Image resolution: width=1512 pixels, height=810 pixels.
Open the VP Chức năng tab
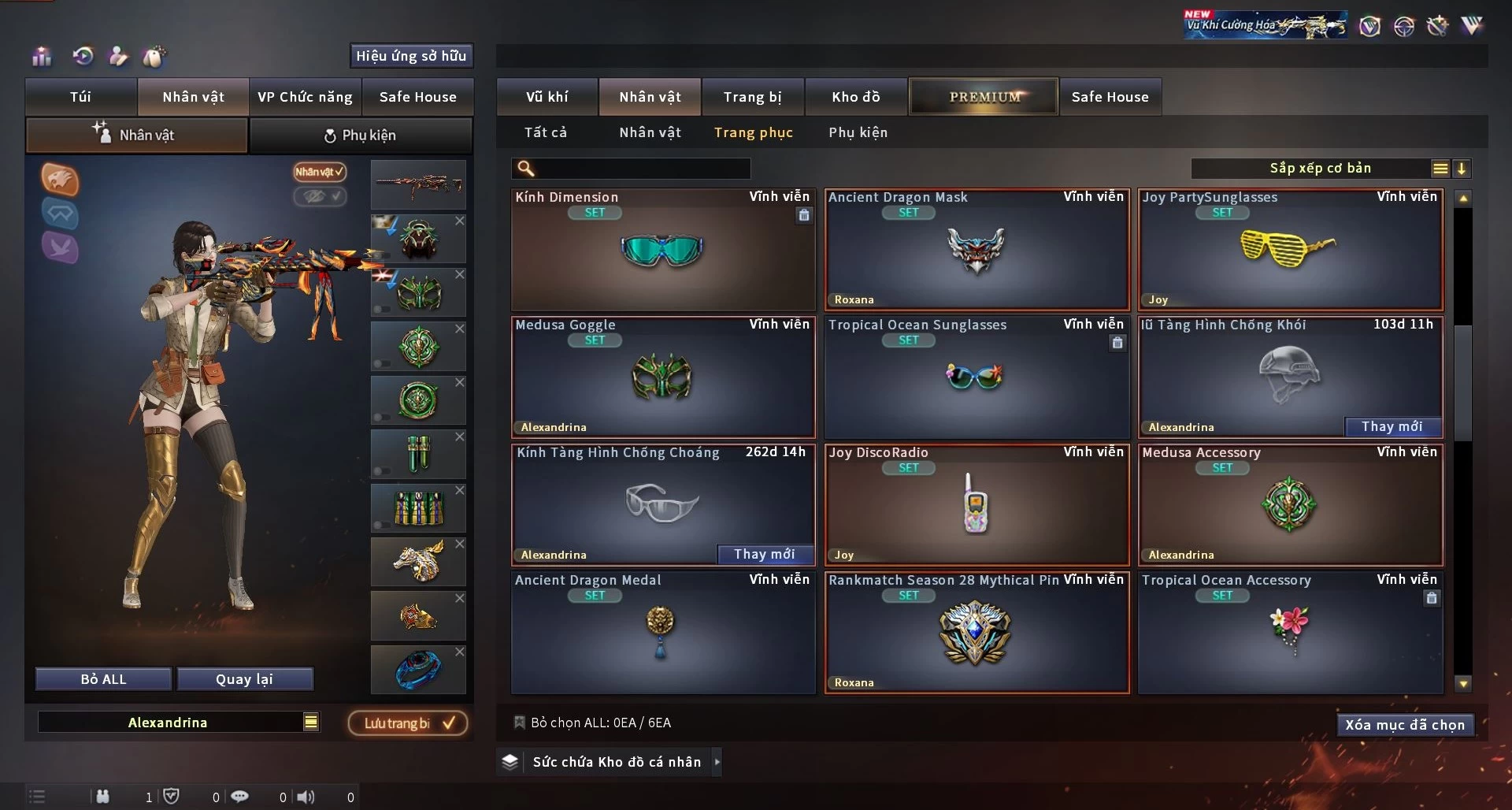click(305, 97)
